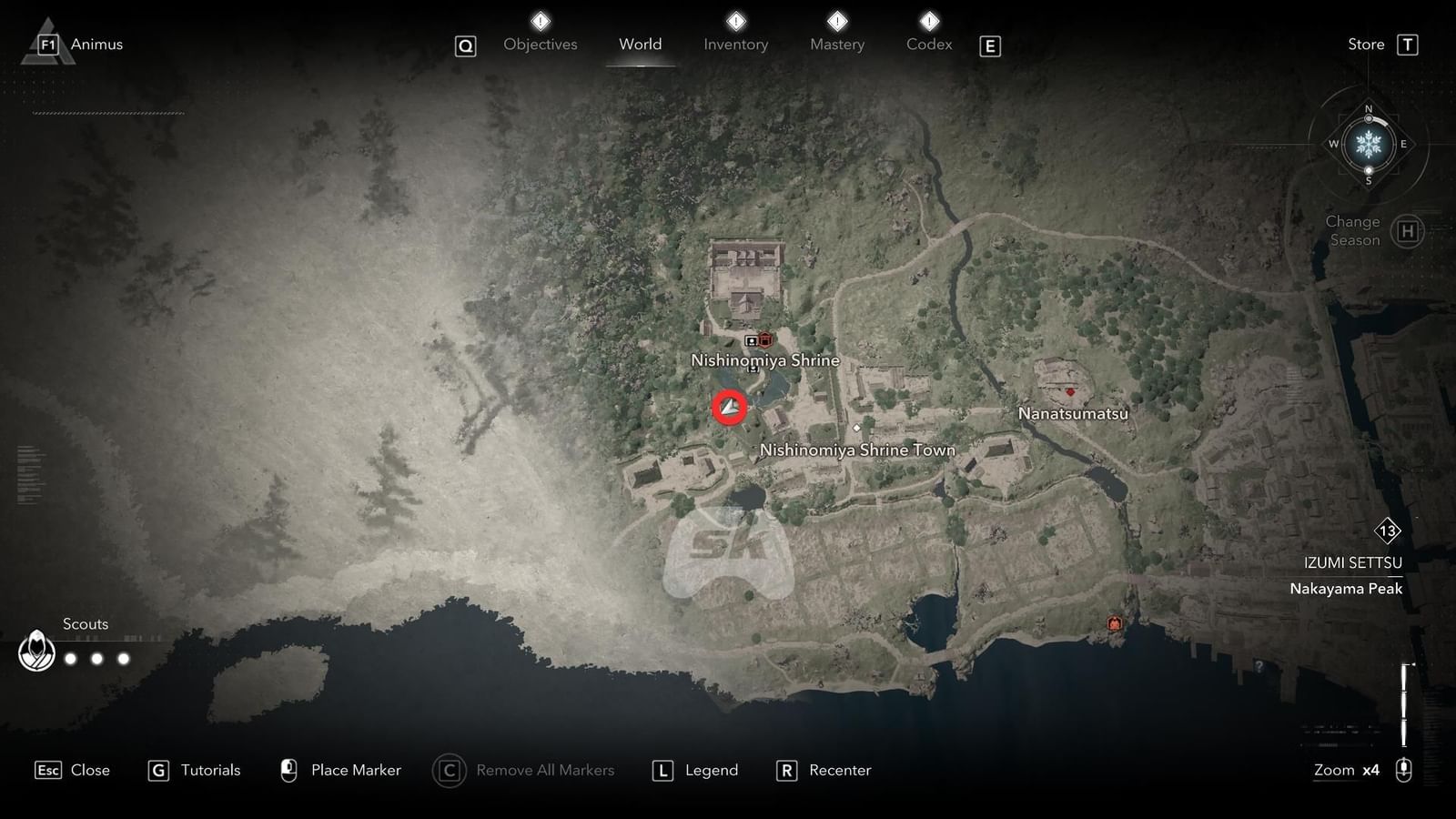Image resolution: width=1456 pixels, height=819 pixels.
Task: Toggle the snowflake season indicator on the compass
Action: [x=1367, y=143]
